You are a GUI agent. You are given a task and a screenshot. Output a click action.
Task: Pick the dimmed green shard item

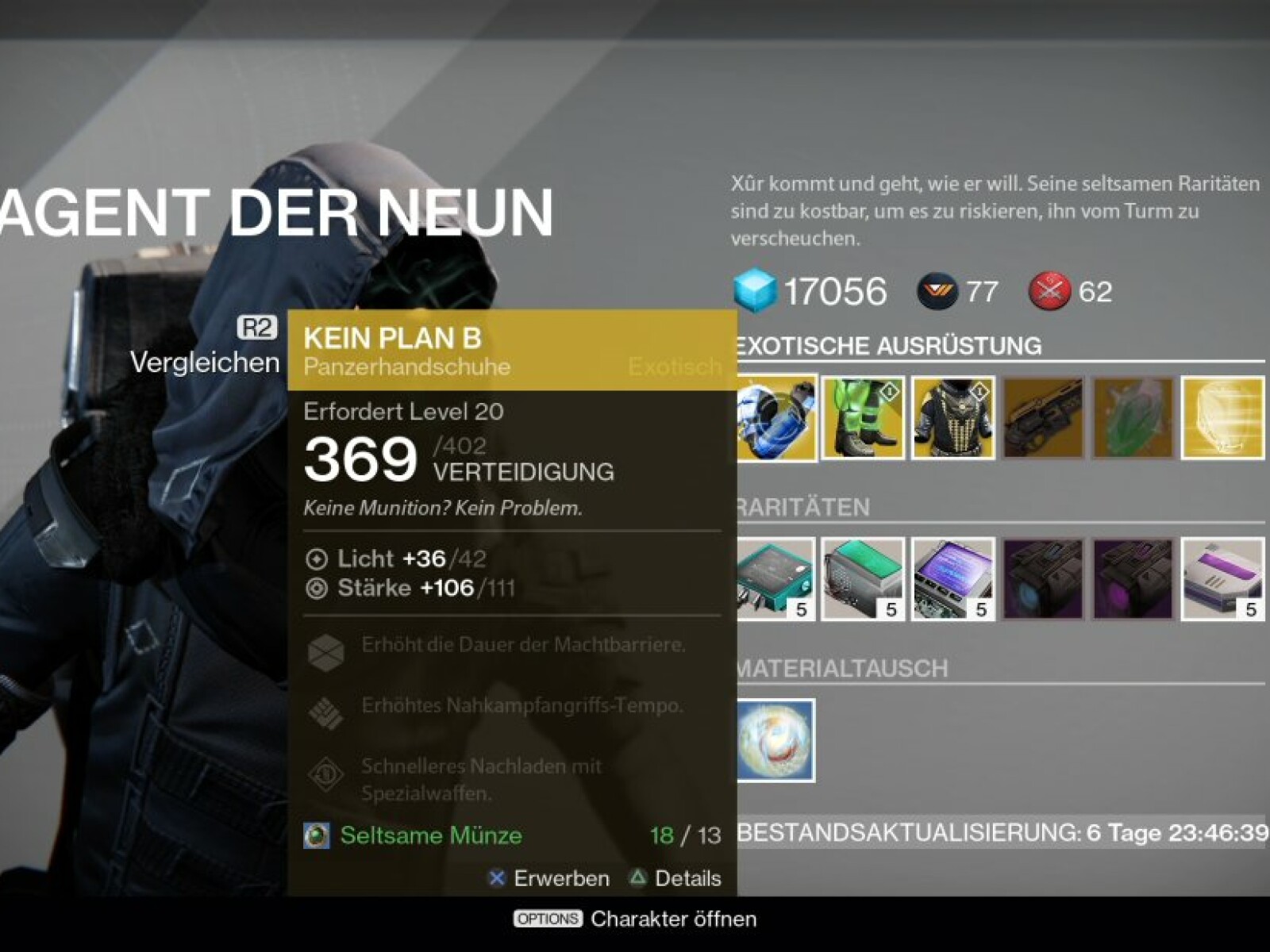[x=1133, y=418]
